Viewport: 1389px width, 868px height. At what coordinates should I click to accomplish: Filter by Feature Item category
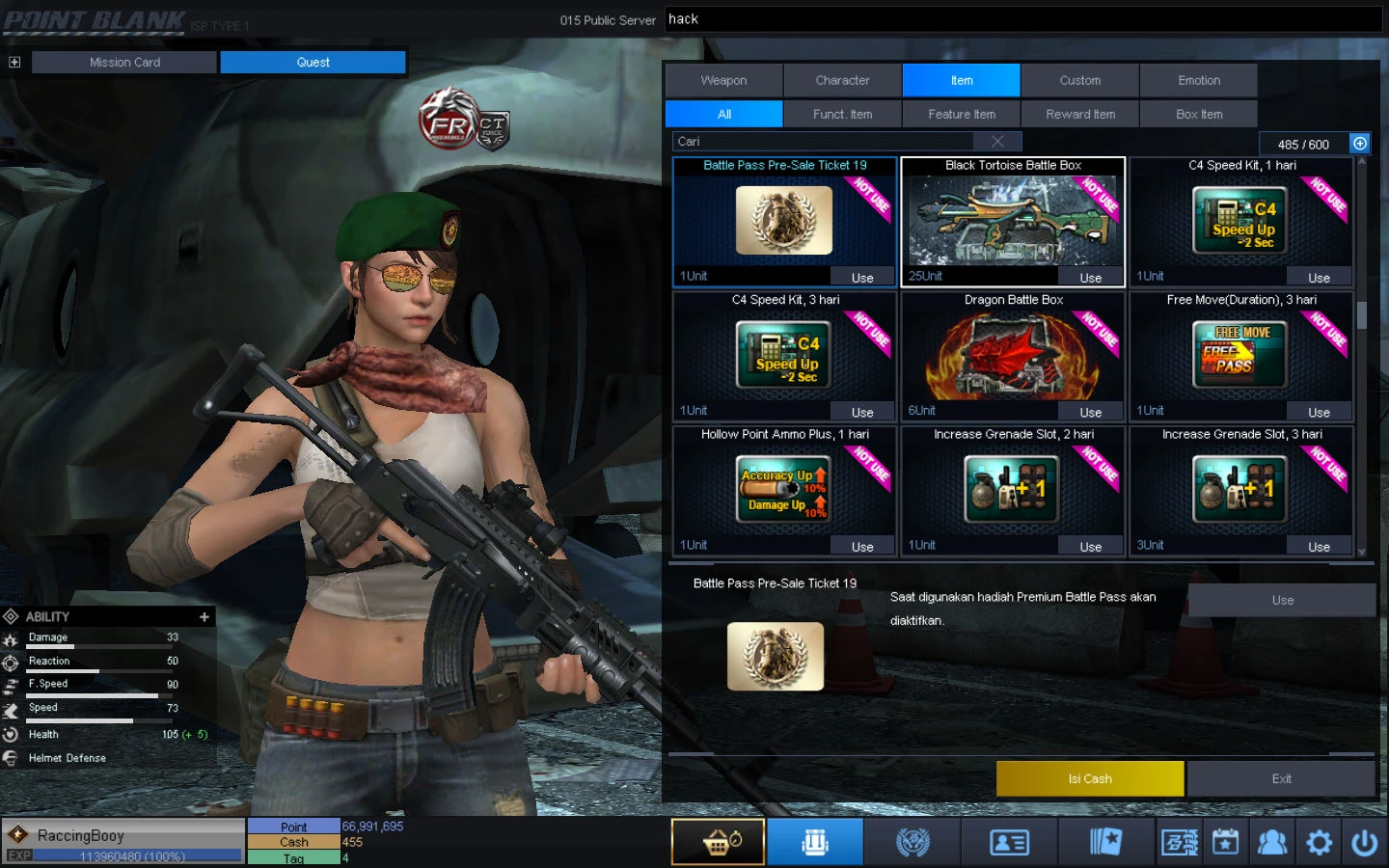[x=961, y=114]
